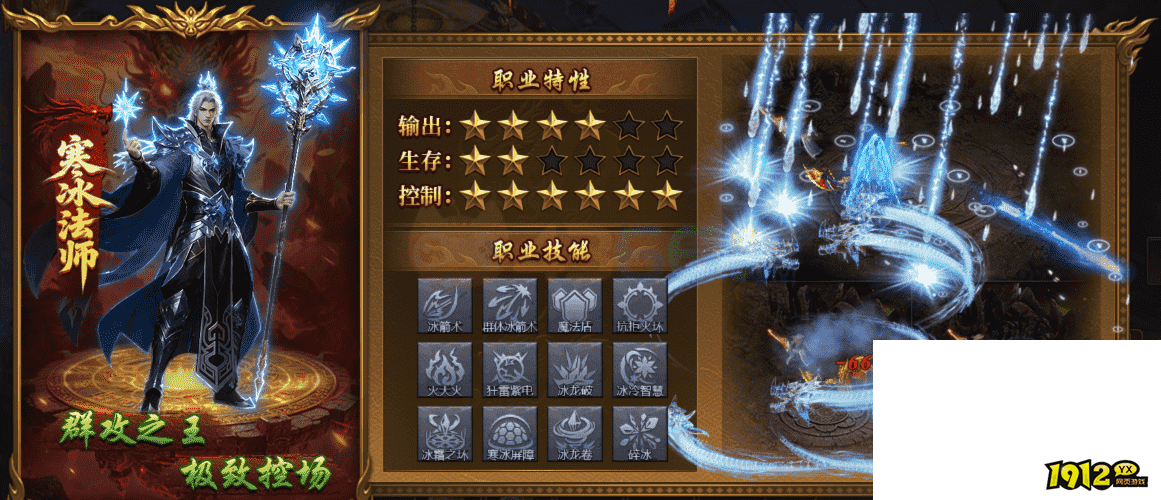Image resolution: width=1161 pixels, height=500 pixels.
Task: Click the 魔法盾 magic shield skill icon
Action: point(575,305)
